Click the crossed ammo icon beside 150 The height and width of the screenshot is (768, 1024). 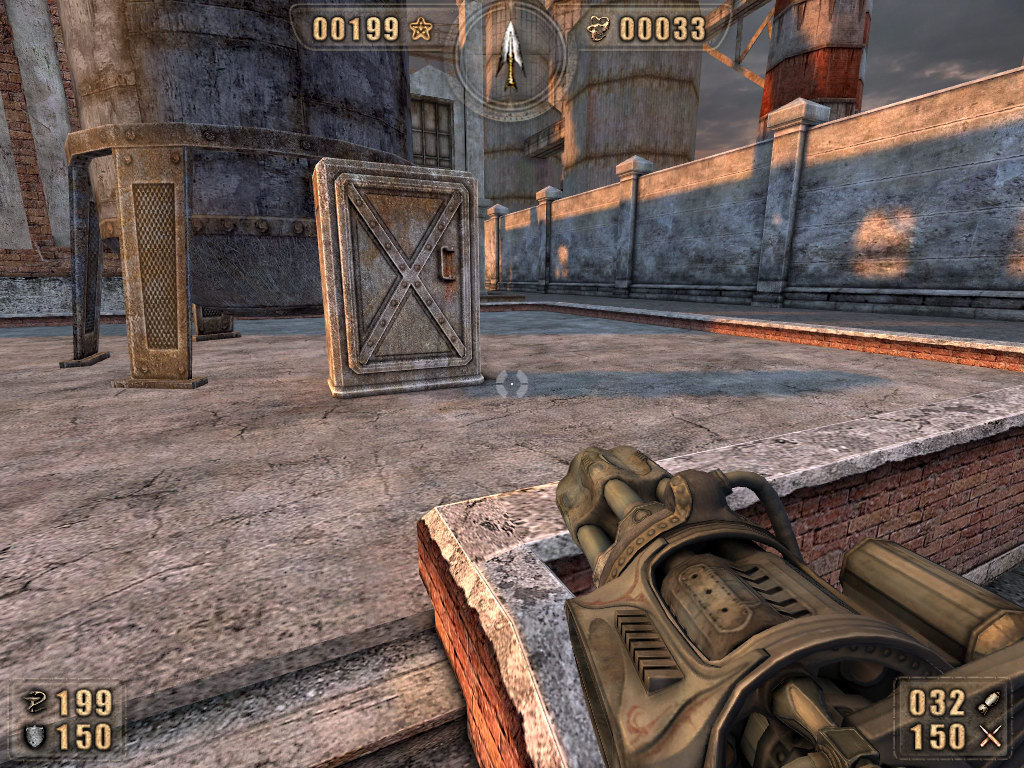[990, 738]
